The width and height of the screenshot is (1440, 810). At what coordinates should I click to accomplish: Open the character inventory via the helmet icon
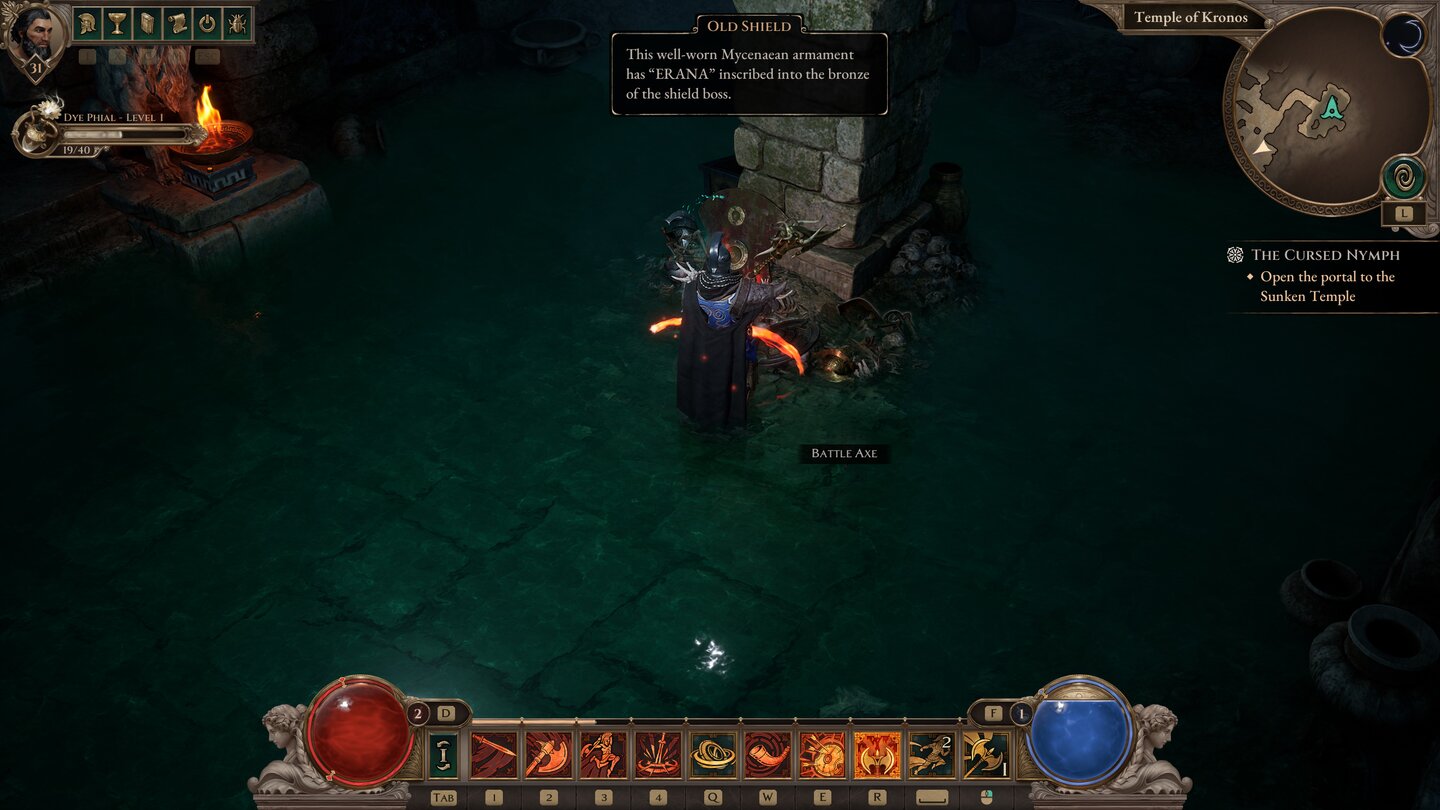point(85,23)
